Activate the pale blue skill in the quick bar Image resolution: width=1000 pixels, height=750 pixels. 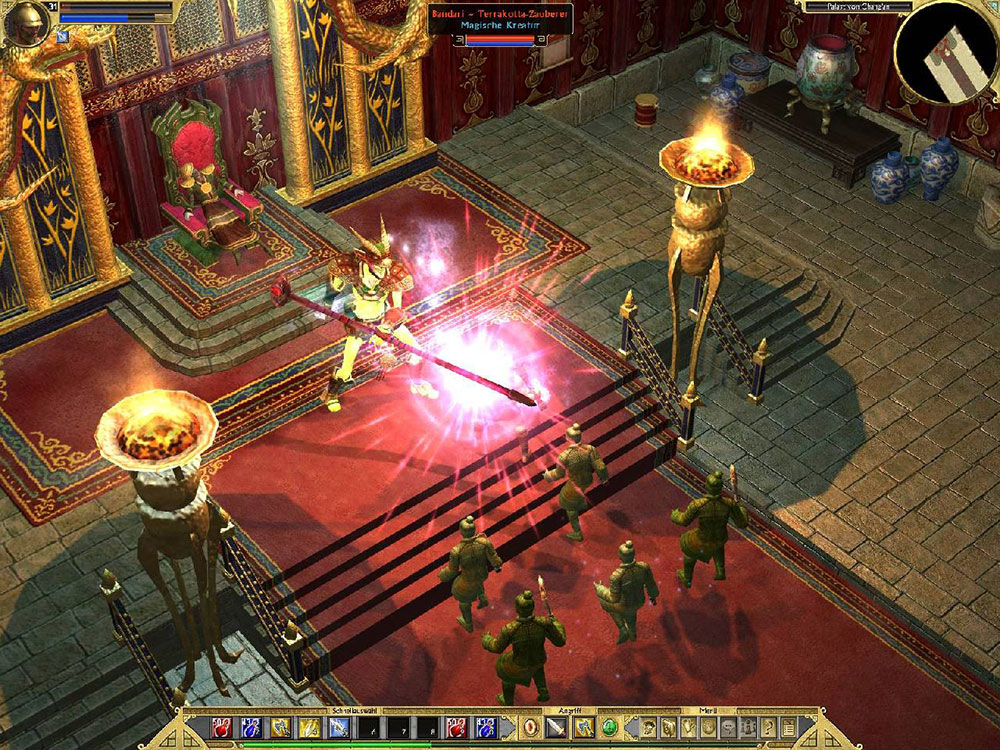pos(339,727)
